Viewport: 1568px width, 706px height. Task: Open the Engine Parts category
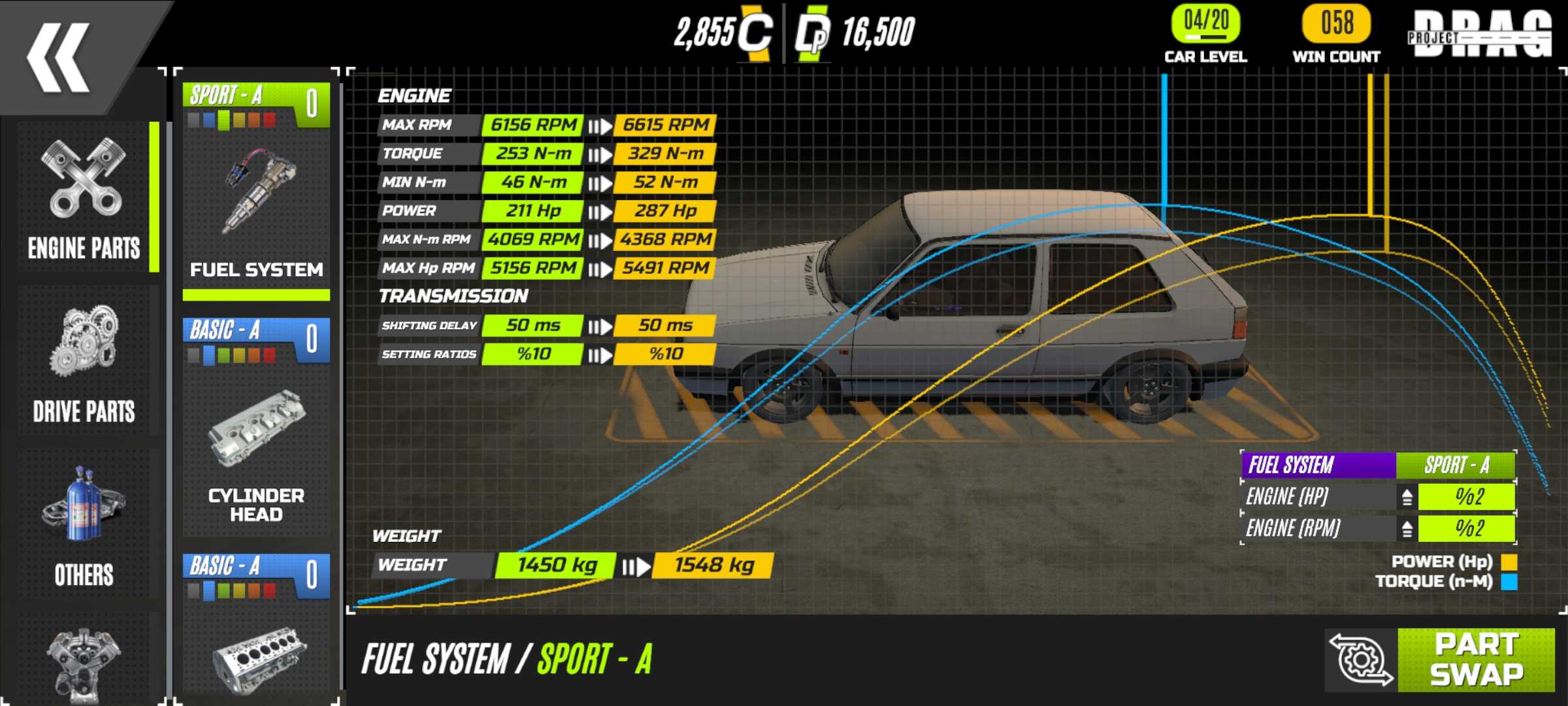[x=84, y=199]
